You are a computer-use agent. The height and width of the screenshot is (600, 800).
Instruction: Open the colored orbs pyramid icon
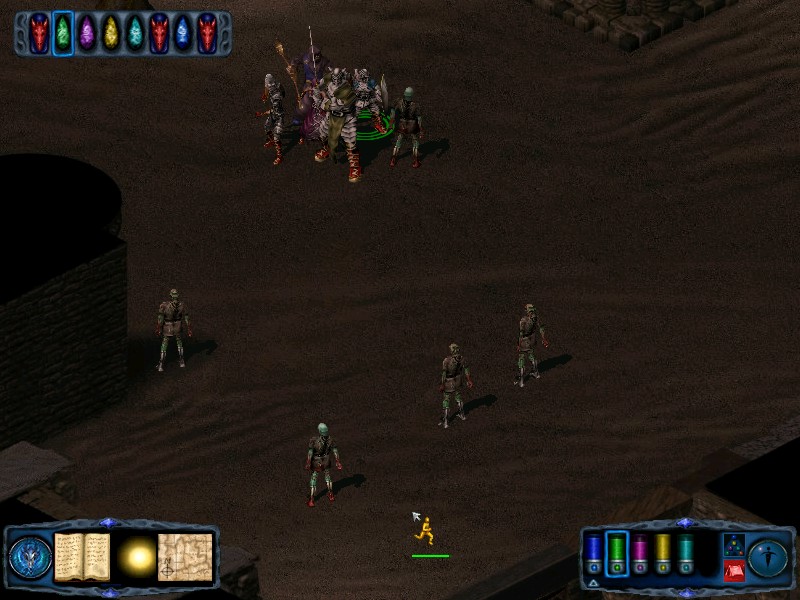point(734,545)
